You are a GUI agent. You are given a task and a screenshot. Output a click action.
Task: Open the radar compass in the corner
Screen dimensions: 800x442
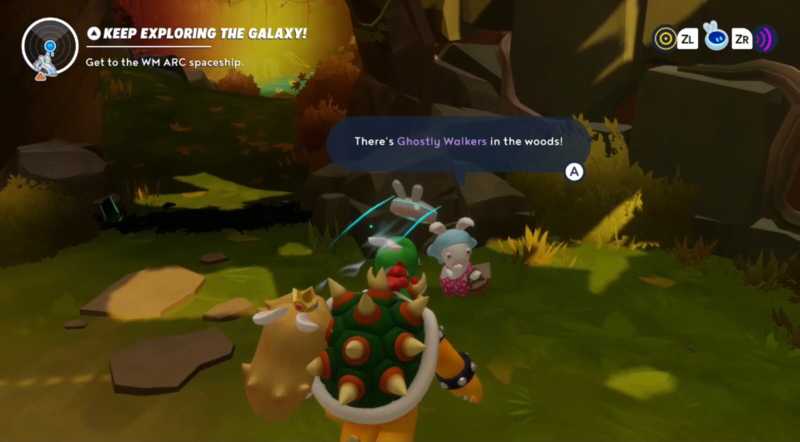[49, 47]
